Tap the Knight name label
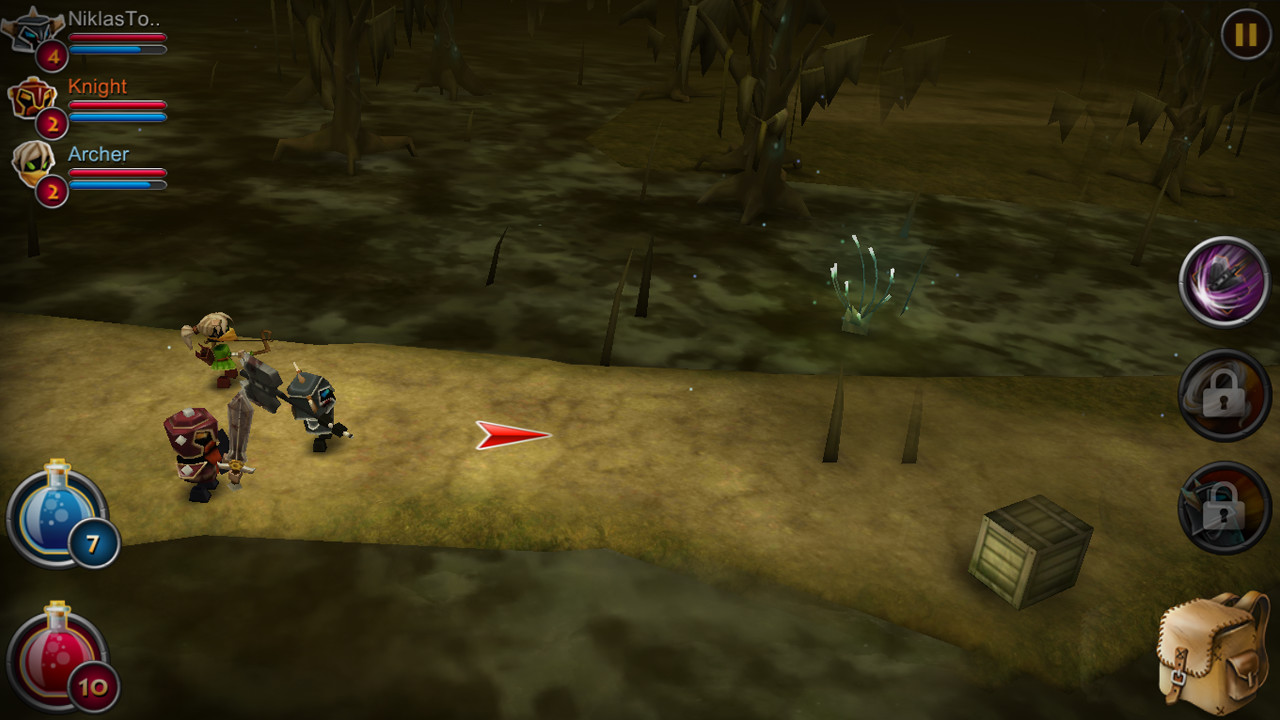Screen dimensions: 1280x720 pos(97,87)
